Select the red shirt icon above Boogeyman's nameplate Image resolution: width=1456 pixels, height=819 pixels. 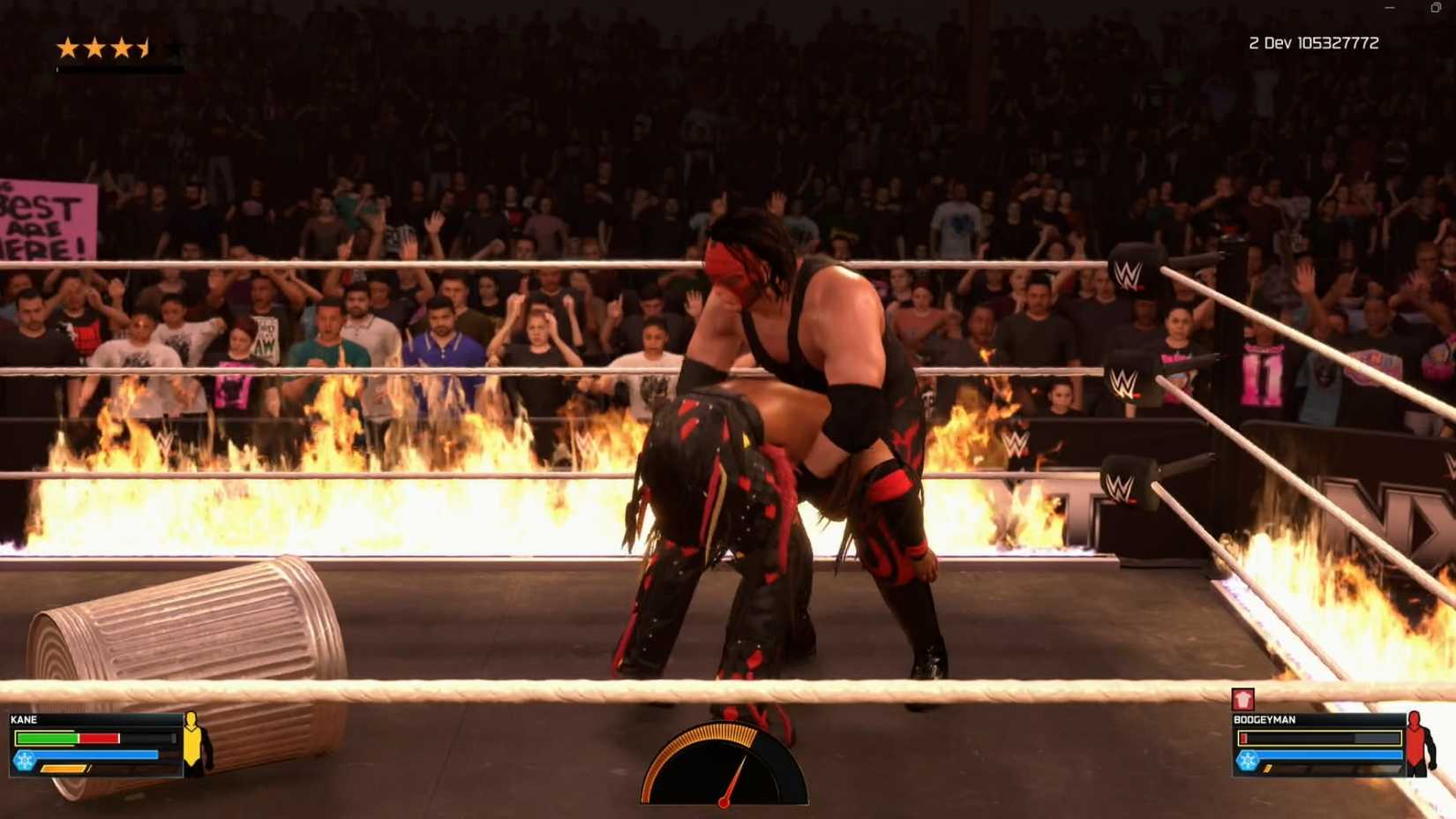click(x=1242, y=699)
